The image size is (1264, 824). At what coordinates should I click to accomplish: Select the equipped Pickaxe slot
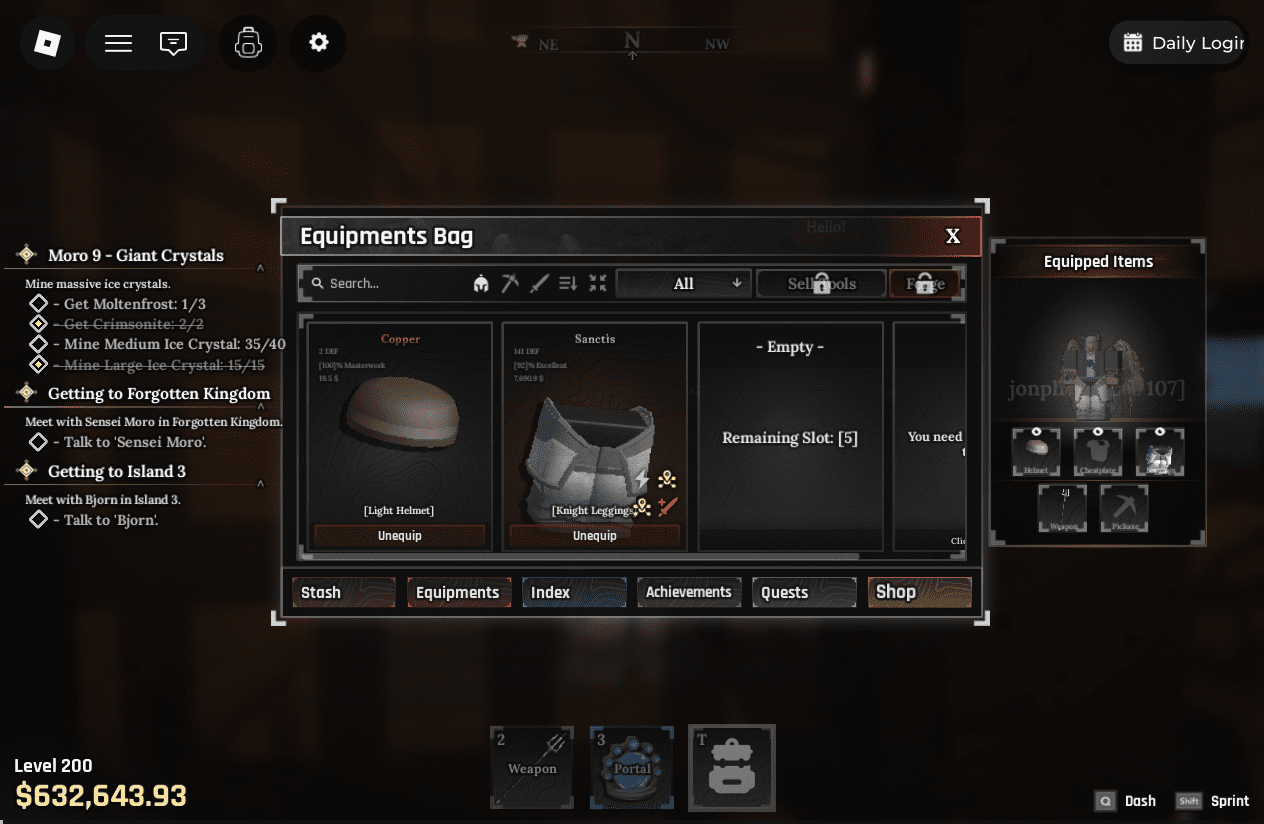[x=1124, y=508]
